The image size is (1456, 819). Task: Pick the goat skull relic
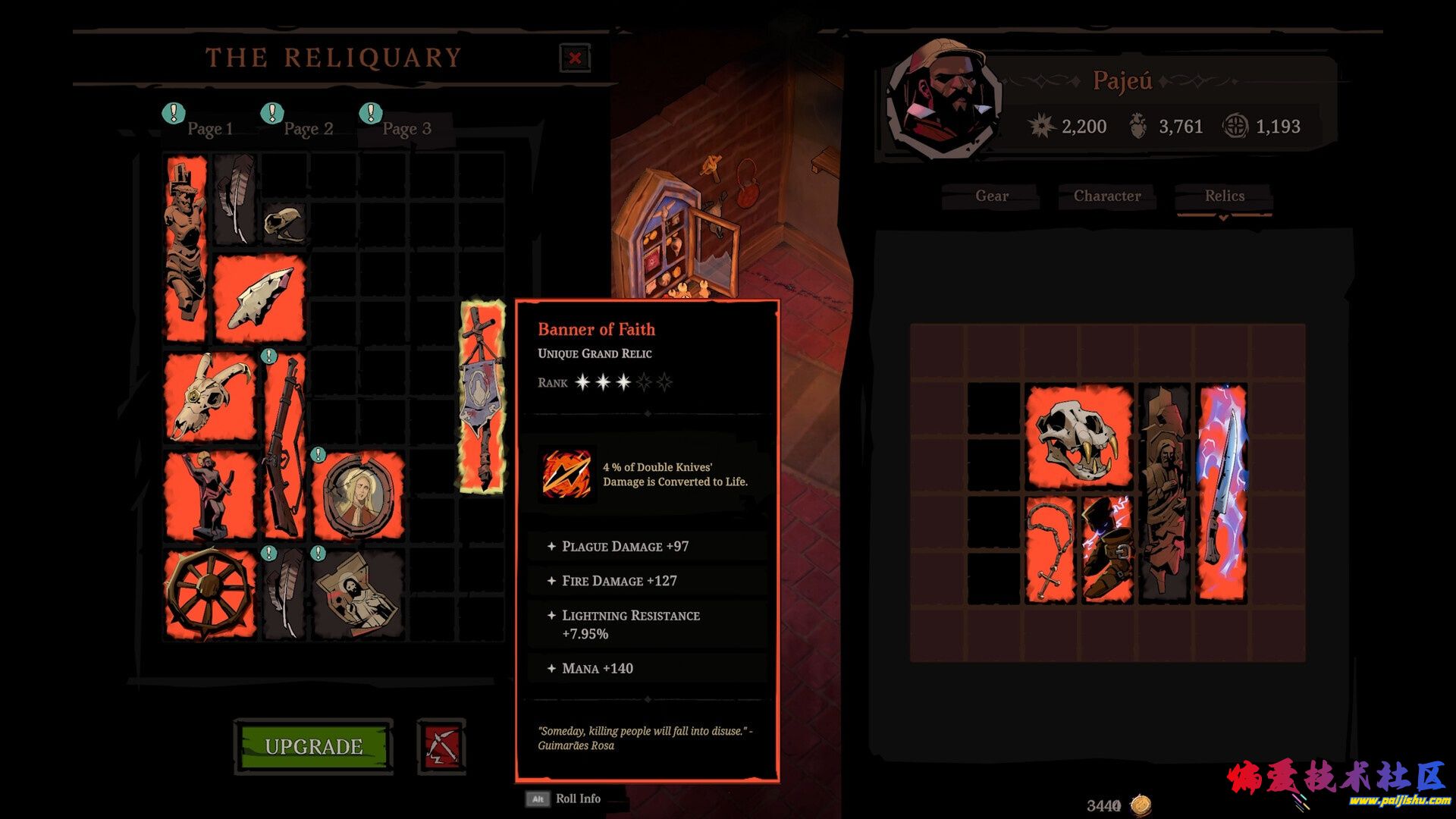tap(210, 397)
